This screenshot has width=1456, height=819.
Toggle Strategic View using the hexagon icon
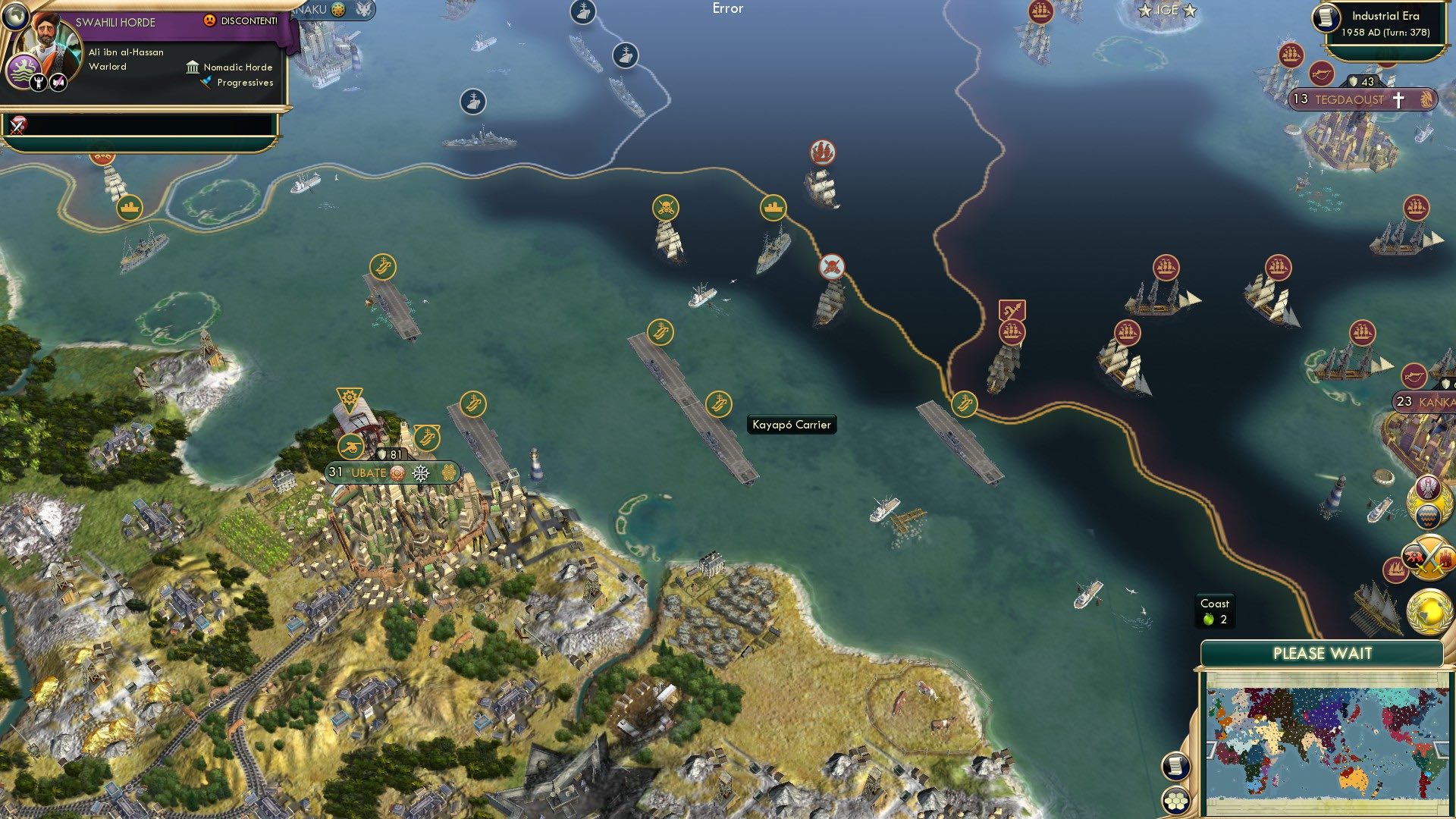tap(1176, 801)
